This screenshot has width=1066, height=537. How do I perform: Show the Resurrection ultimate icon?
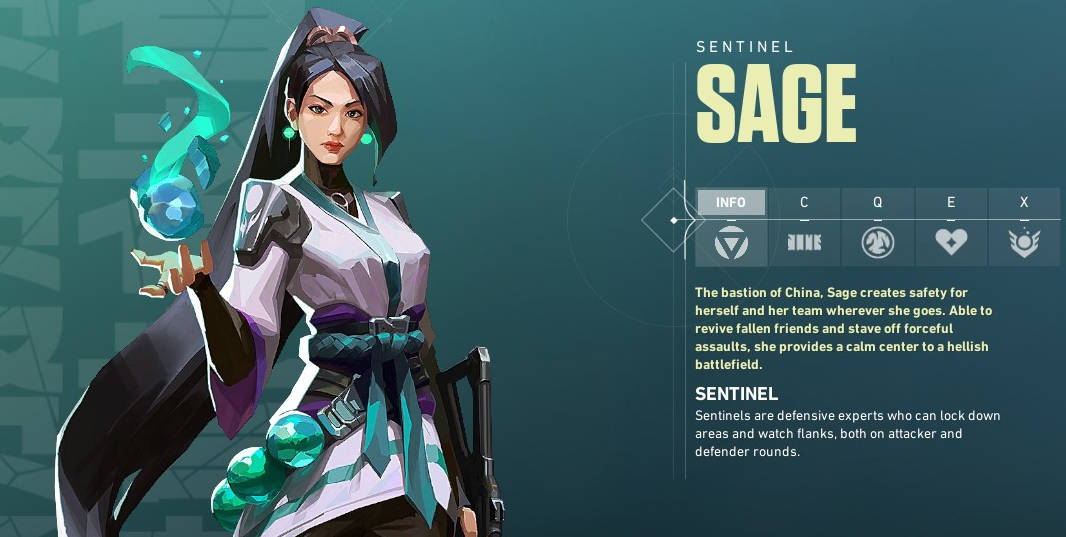pos(1024,242)
